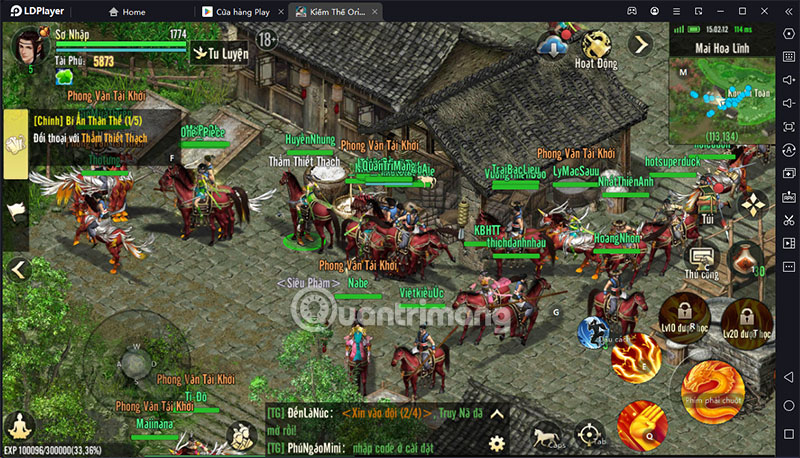Use the red potion flask

pos(745,259)
